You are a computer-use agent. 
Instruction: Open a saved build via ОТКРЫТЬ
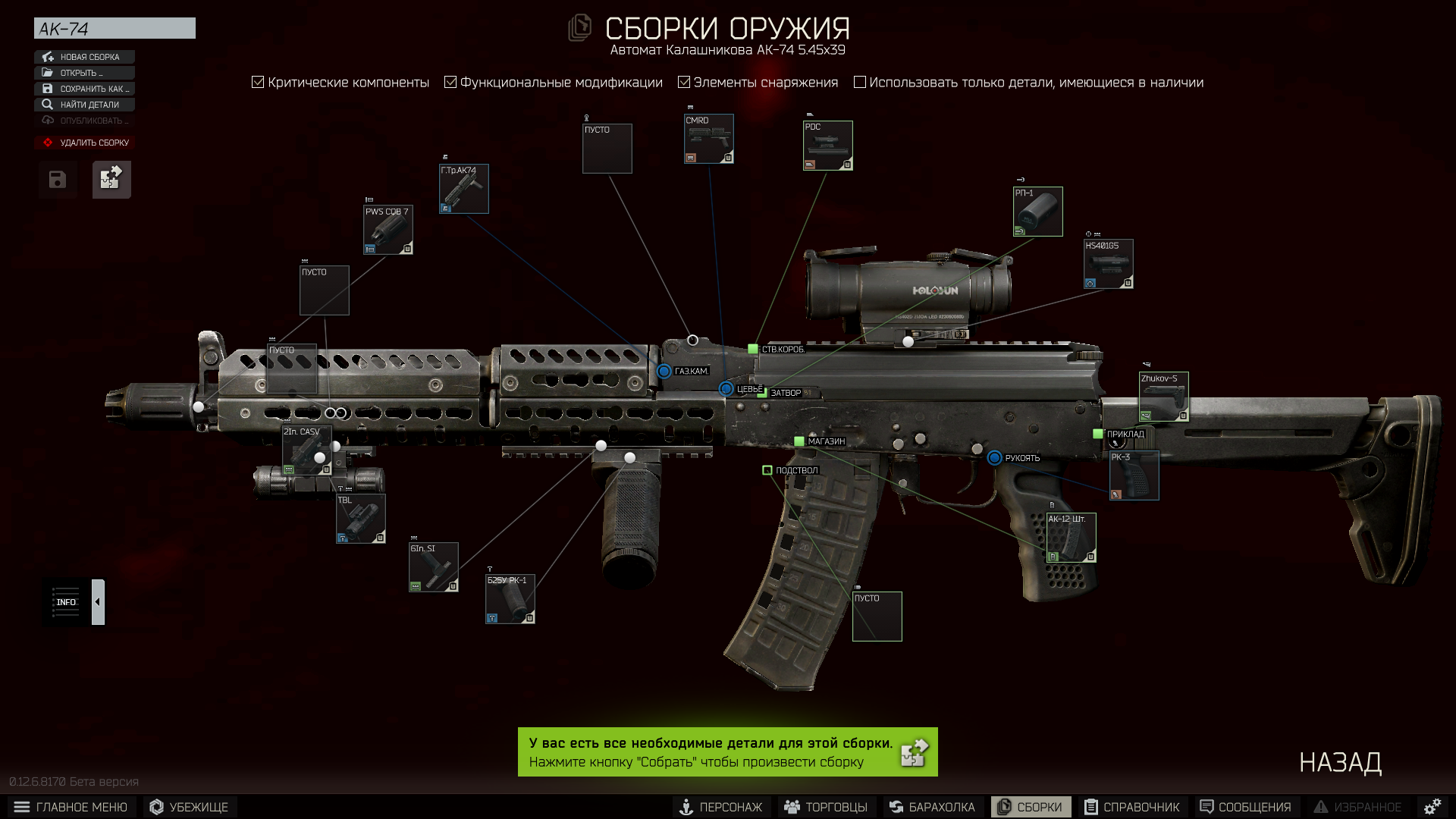pos(84,73)
